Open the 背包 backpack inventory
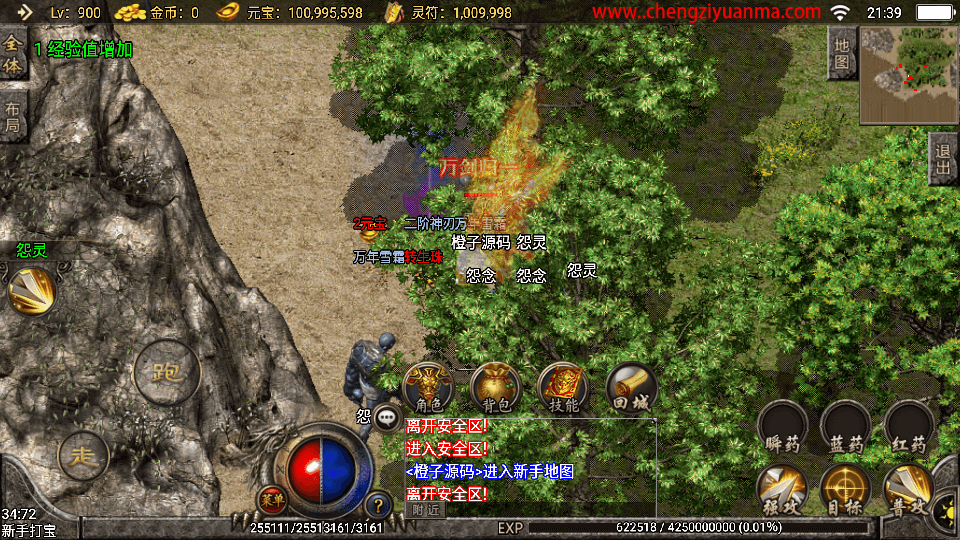This screenshot has height=540, width=960. click(495, 387)
